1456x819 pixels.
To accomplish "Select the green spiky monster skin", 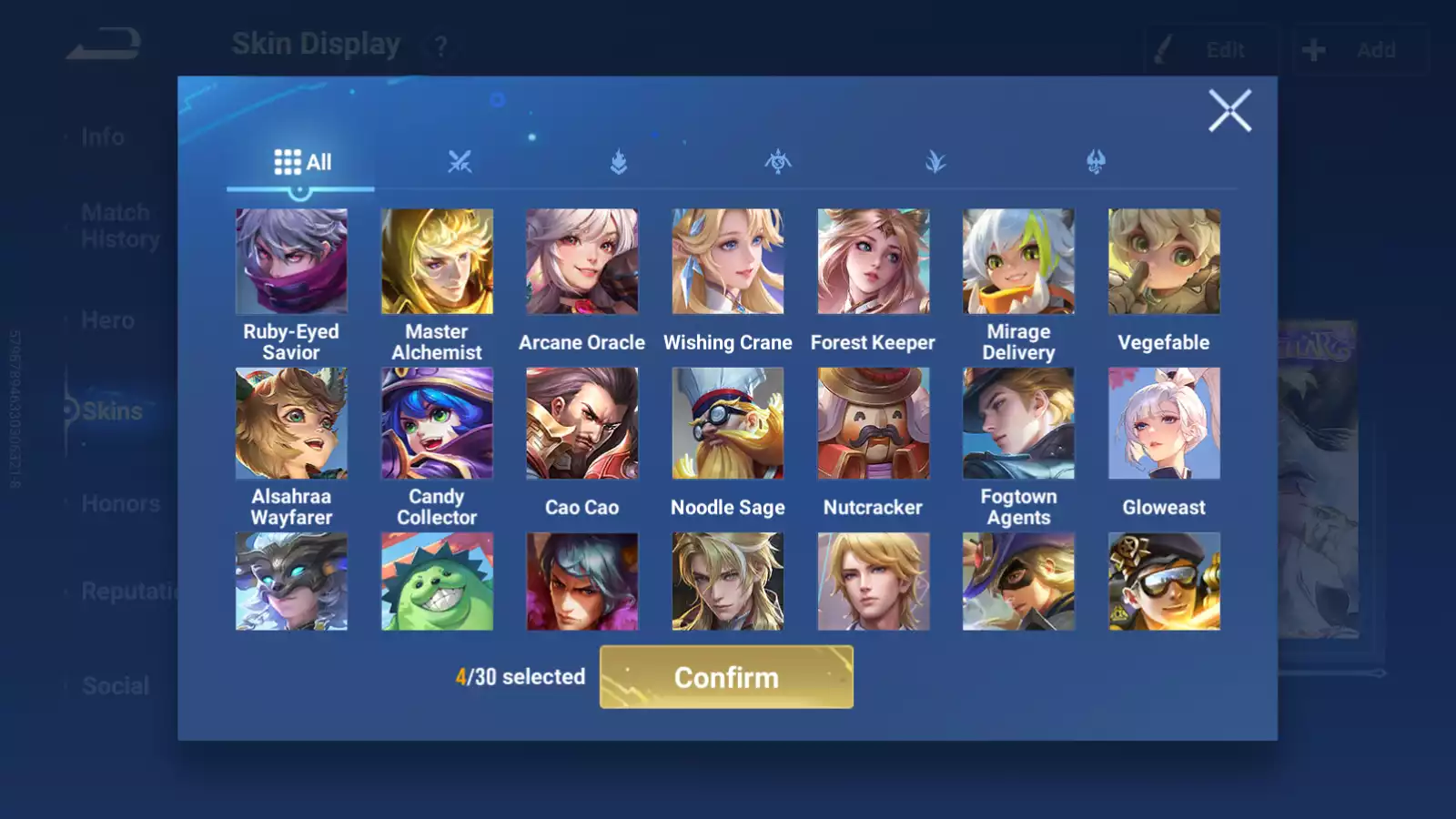I will click(x=437, y=581).
